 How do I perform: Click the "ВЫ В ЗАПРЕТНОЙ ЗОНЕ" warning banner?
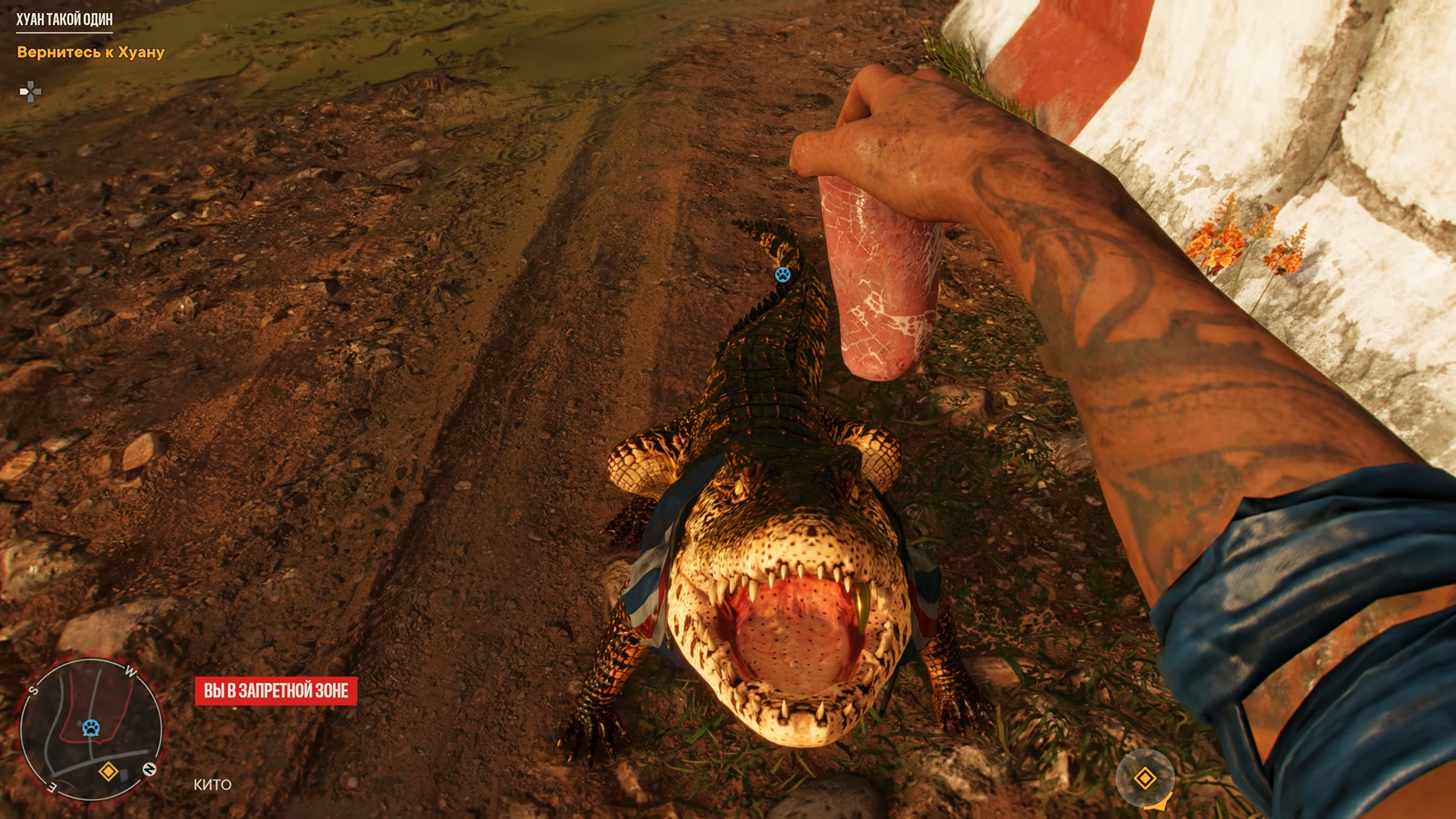tap(276, 691)
